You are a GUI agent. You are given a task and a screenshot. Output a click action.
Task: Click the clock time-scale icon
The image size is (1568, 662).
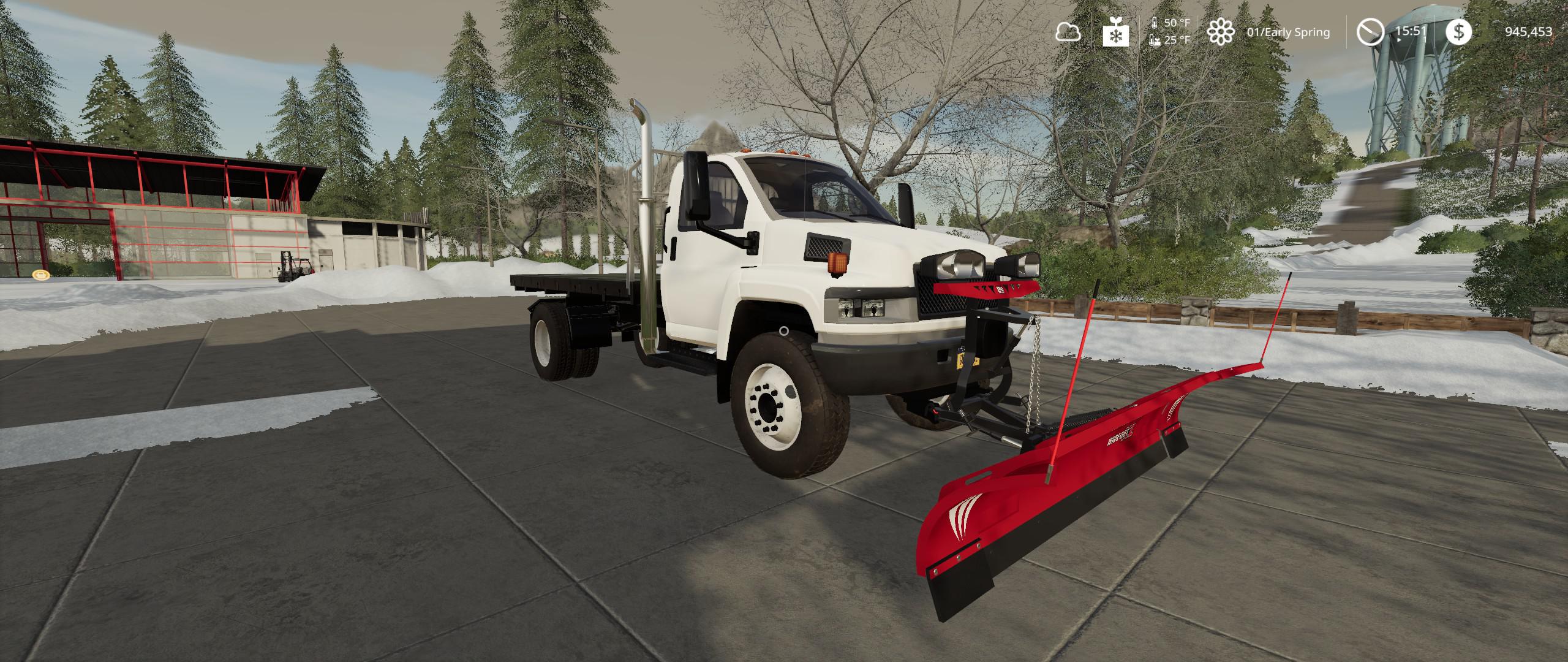1370,32
